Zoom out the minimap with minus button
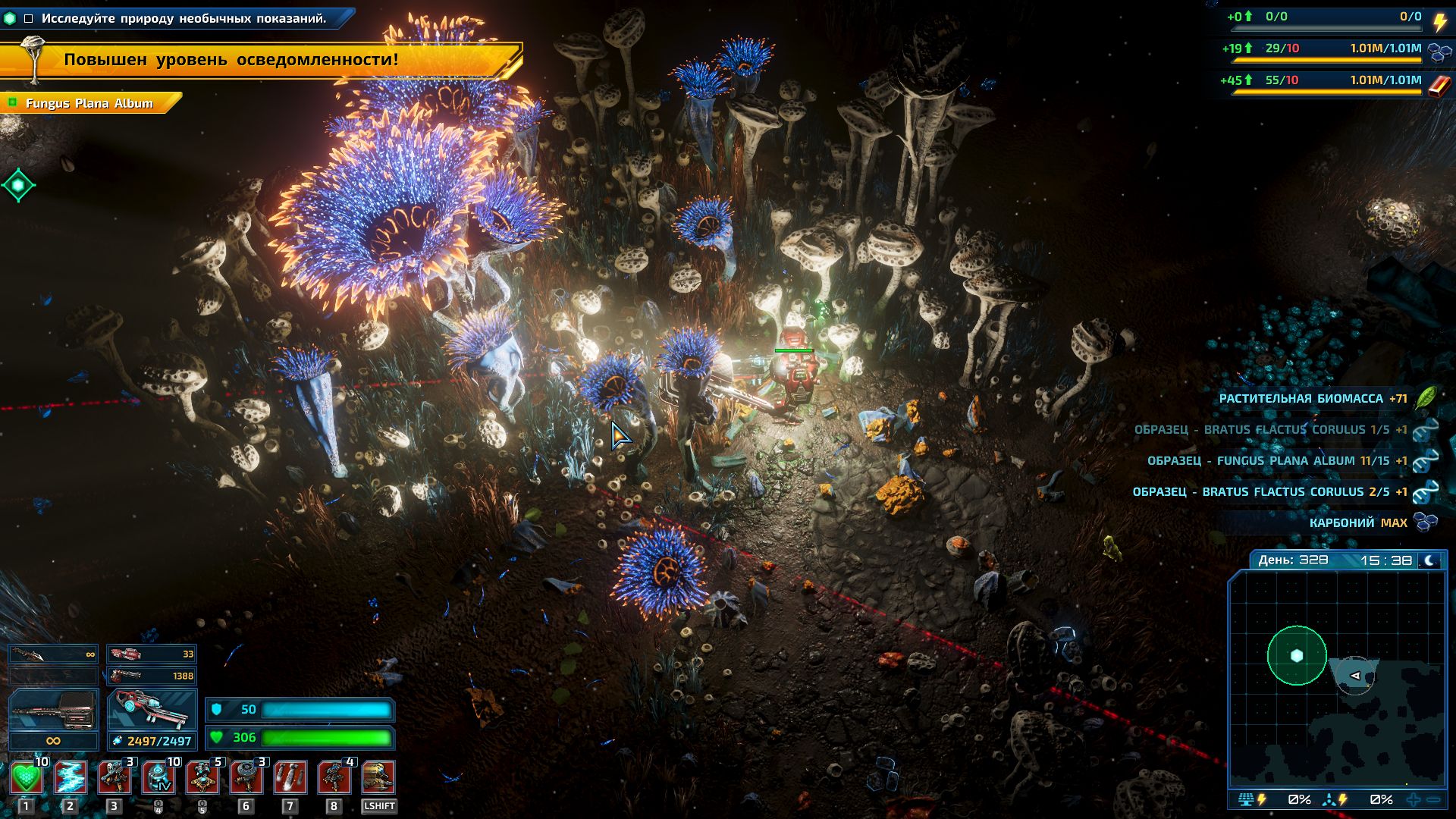This screenshot has height=819, width=1456. pyautogui.click(x=1433, y=799)
